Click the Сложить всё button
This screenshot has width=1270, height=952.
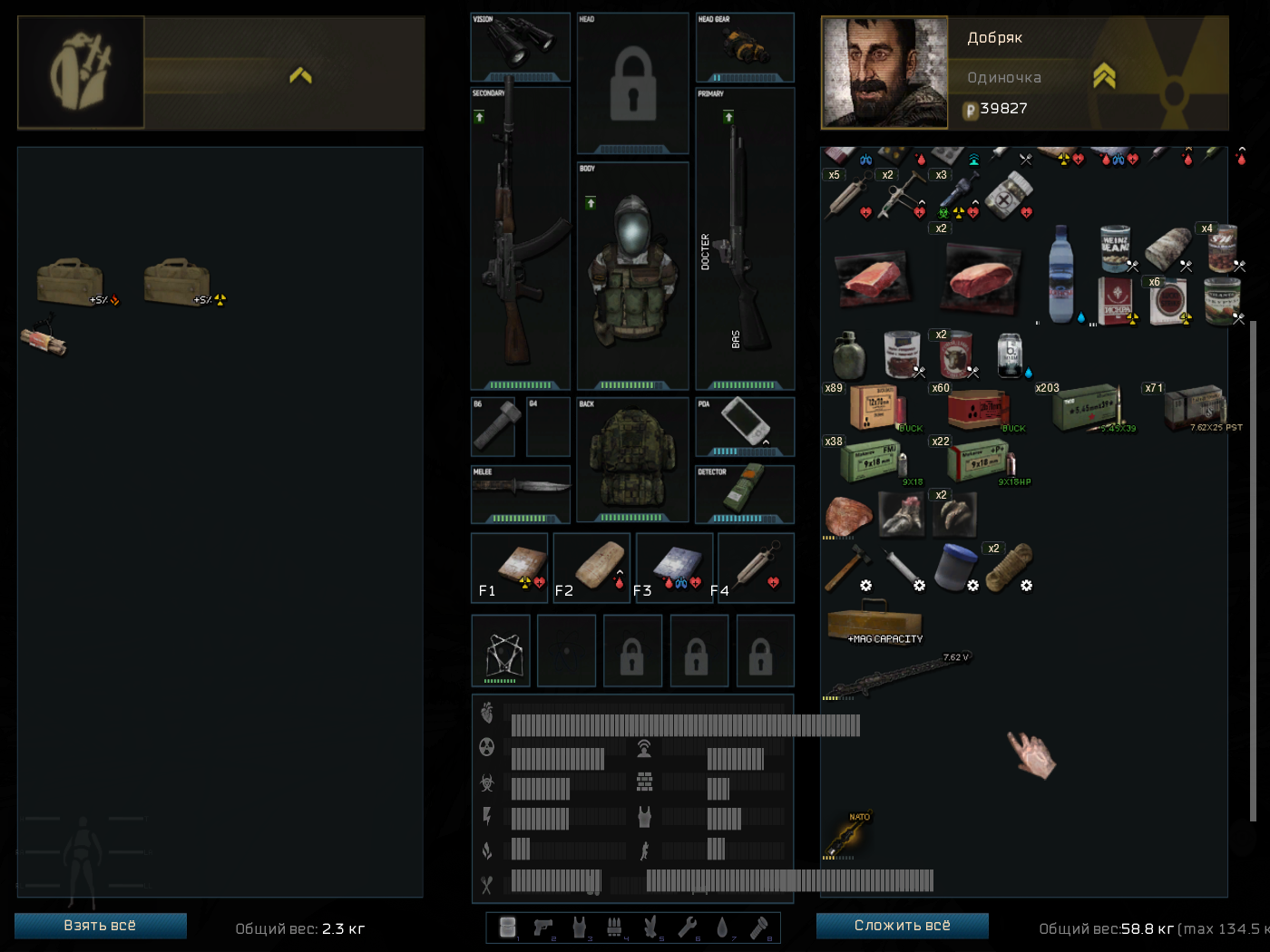tap(902, 926)
